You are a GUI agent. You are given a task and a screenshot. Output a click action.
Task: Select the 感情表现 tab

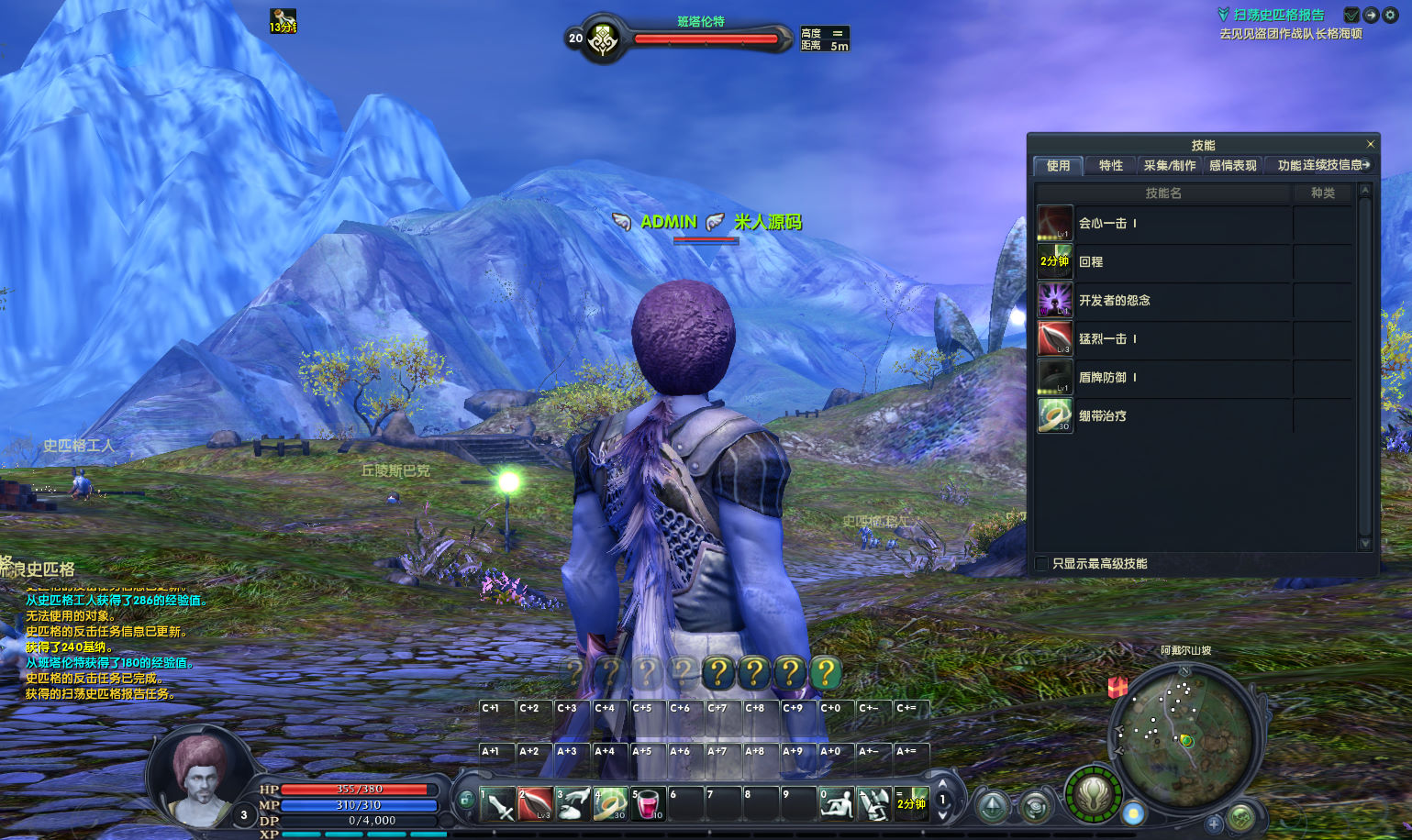(x=1232, y=165)
